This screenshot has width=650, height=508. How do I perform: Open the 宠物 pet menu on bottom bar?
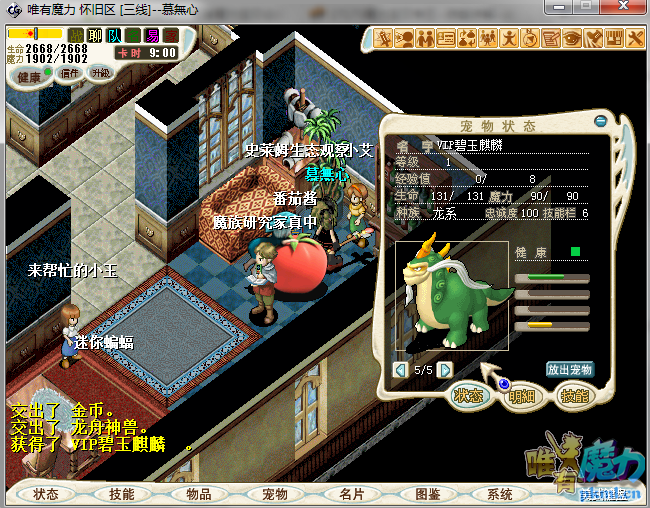click(274, 494)
